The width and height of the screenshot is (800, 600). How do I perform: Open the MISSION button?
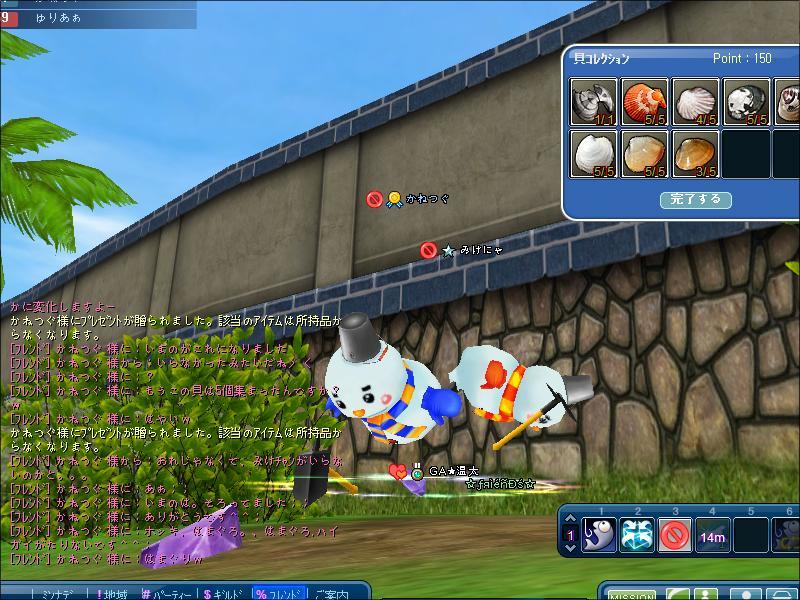[632, 595]
